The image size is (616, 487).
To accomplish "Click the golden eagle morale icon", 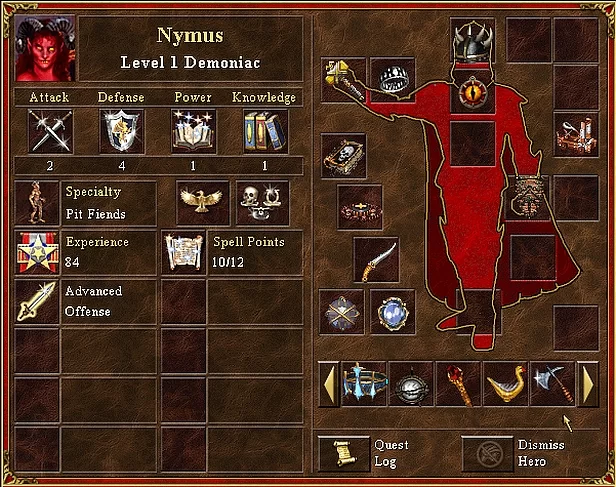I will point(203,202).
